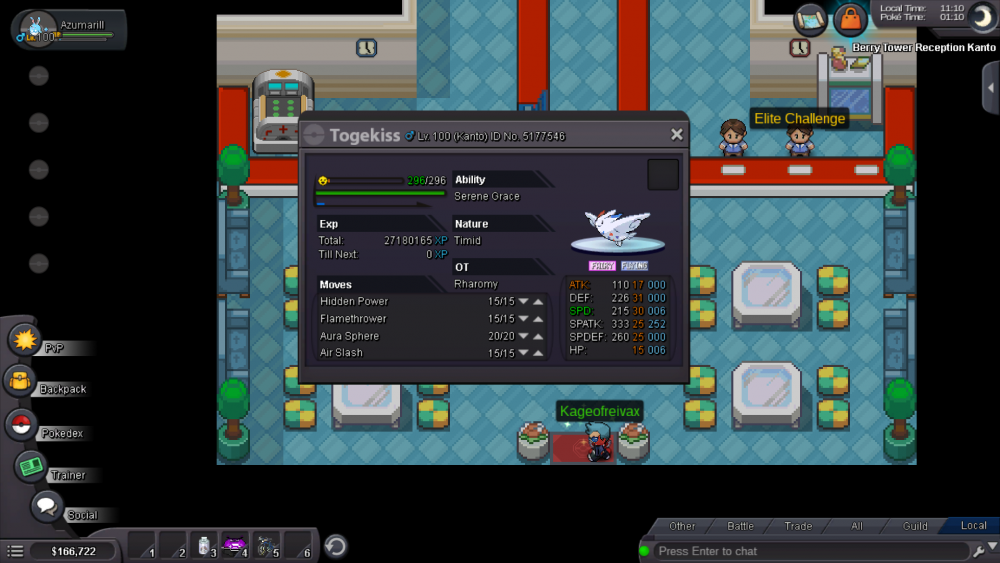This screenshot has height=563, width=1000.
Task: Switch to the Battle chat tab
Action: point(740,526)
